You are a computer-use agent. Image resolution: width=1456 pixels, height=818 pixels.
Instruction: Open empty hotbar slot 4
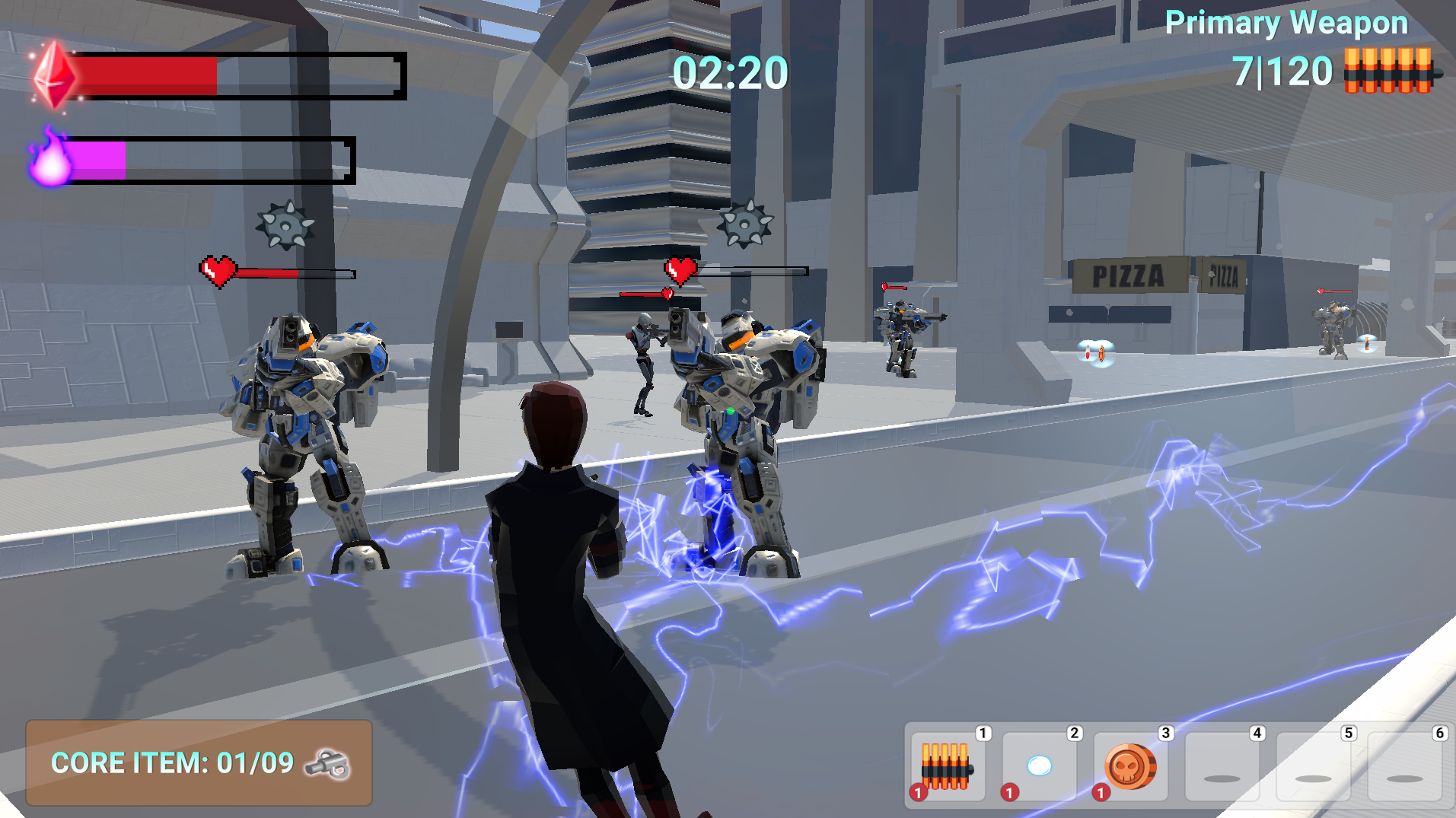1222,765
